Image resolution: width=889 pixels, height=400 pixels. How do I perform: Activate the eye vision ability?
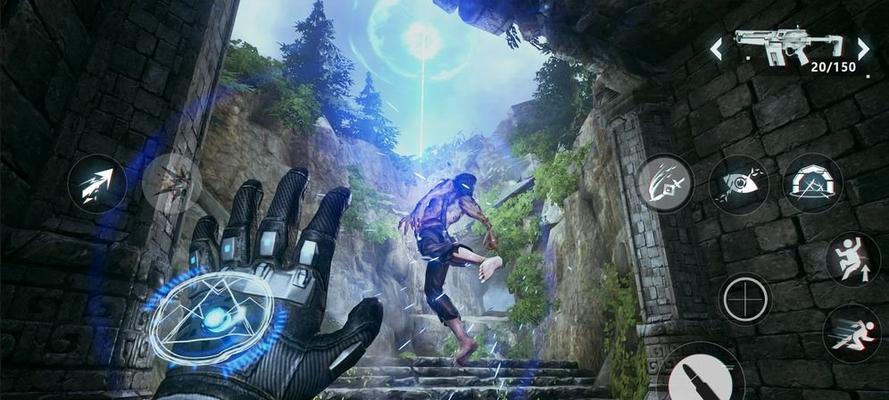pyautogui.click(x=738, y=184)
